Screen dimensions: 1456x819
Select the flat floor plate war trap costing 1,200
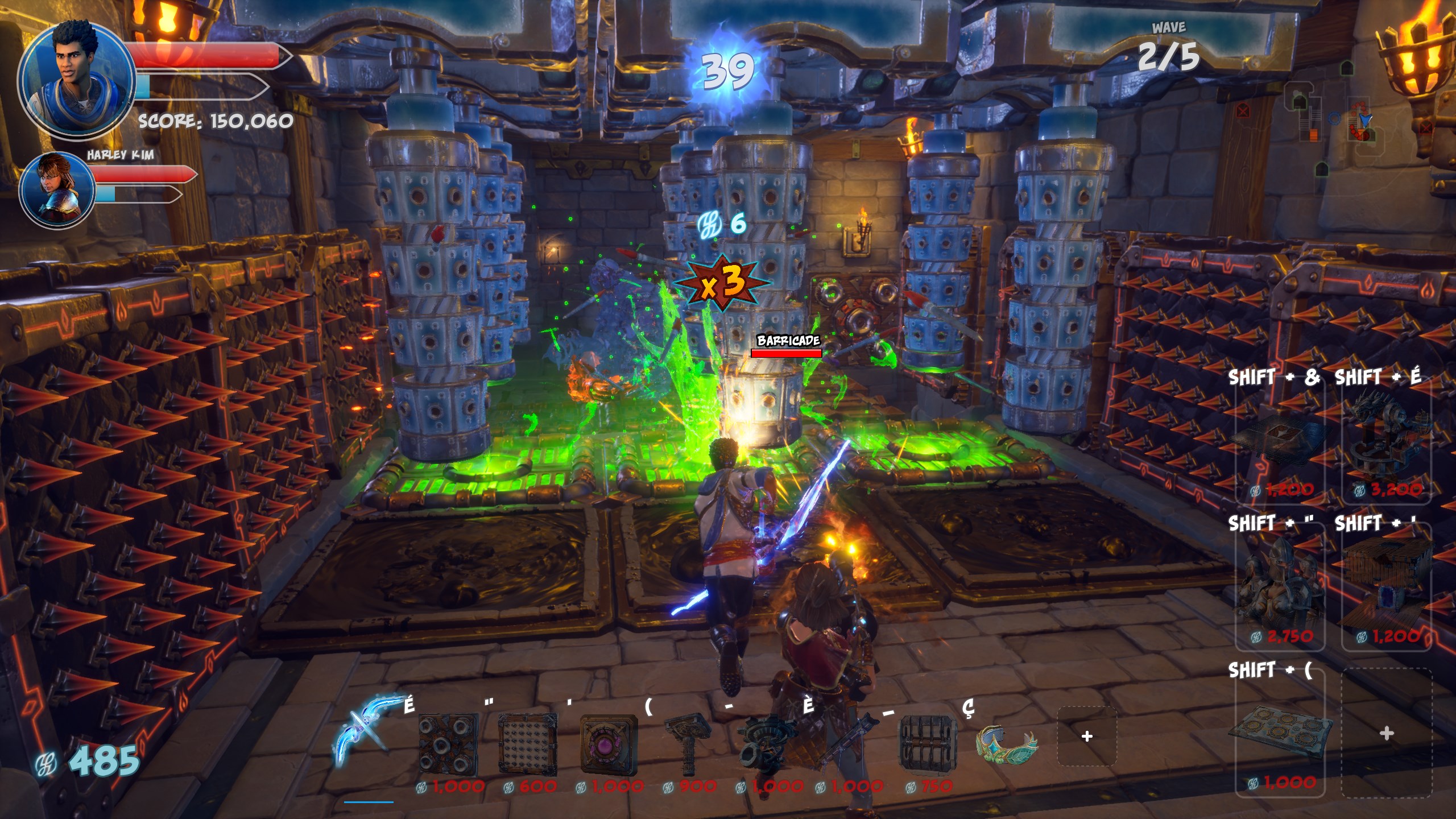pos(1281,444)
